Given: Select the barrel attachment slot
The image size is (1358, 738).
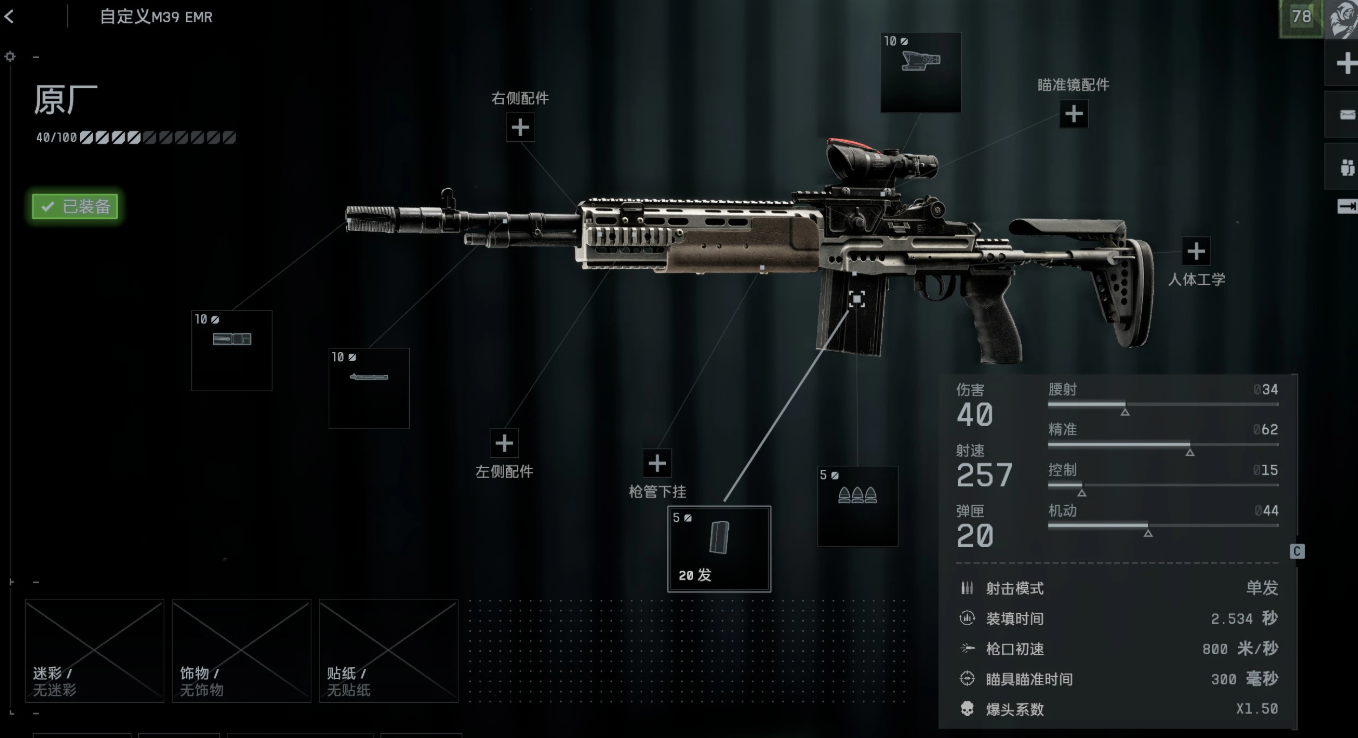Looking at the screenshot, I should coord(369,388).
